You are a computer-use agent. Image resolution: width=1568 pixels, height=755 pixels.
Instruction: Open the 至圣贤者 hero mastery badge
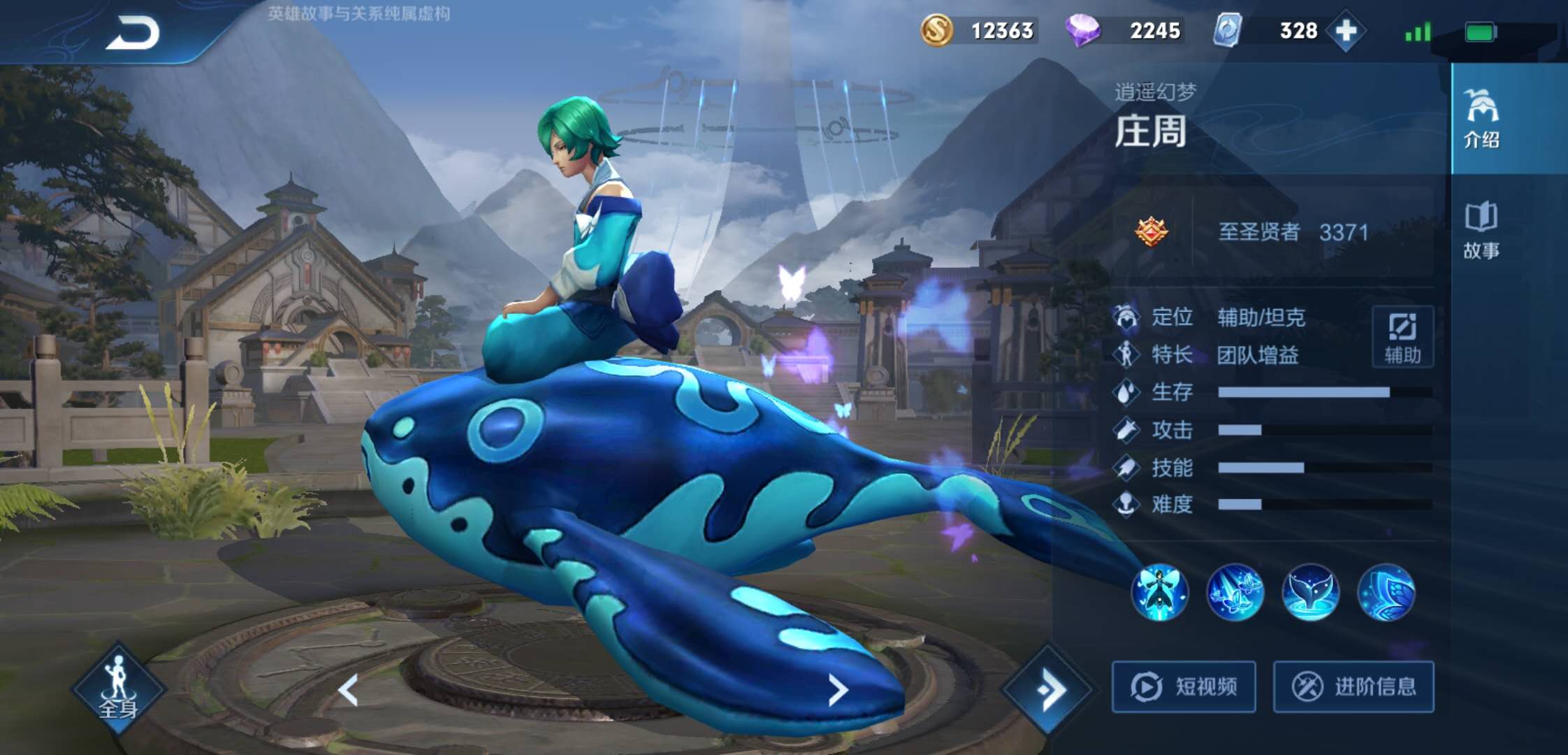click(x=1151, y=231)
